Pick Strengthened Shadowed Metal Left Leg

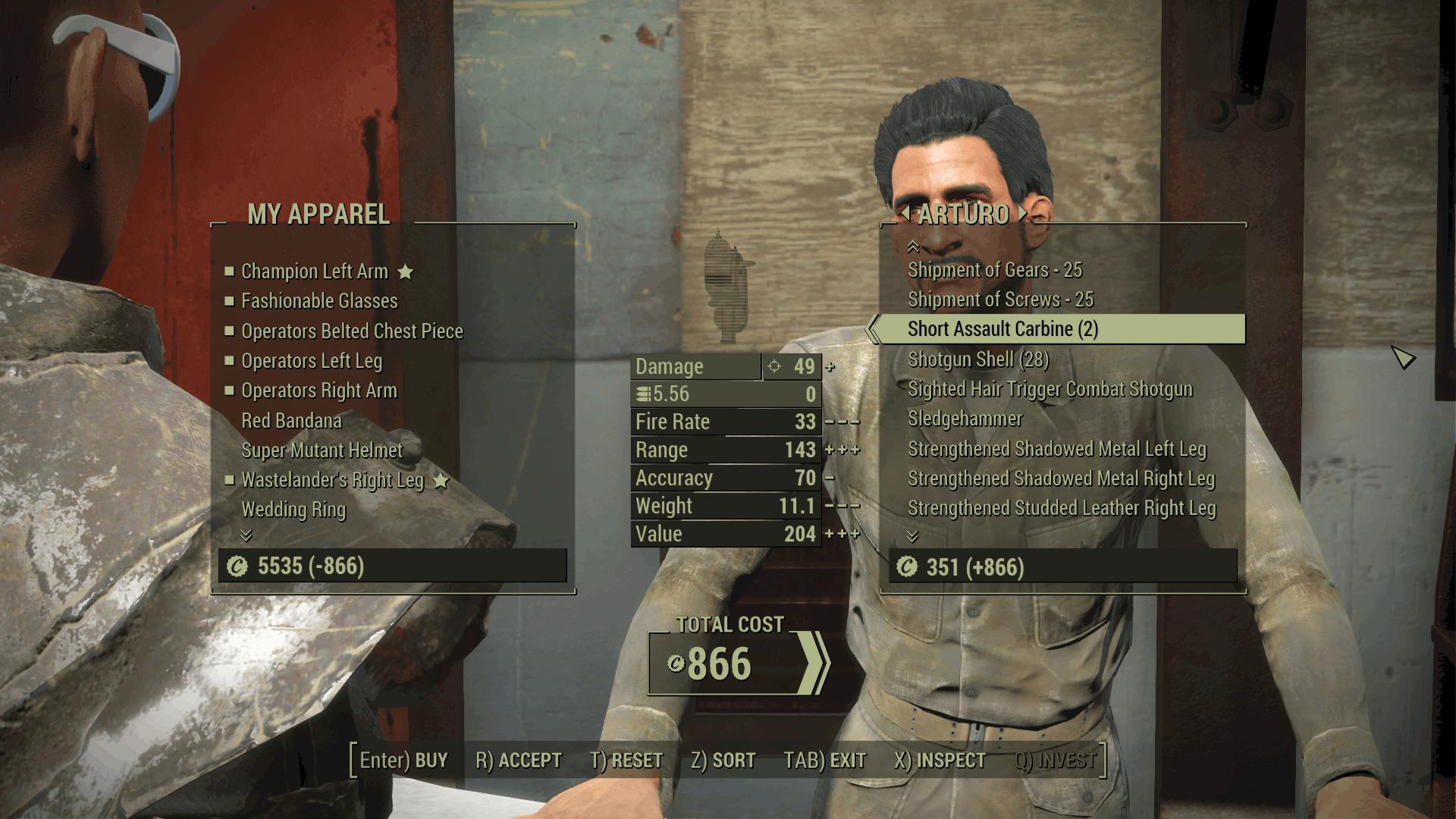click(x=1056, y=449)
